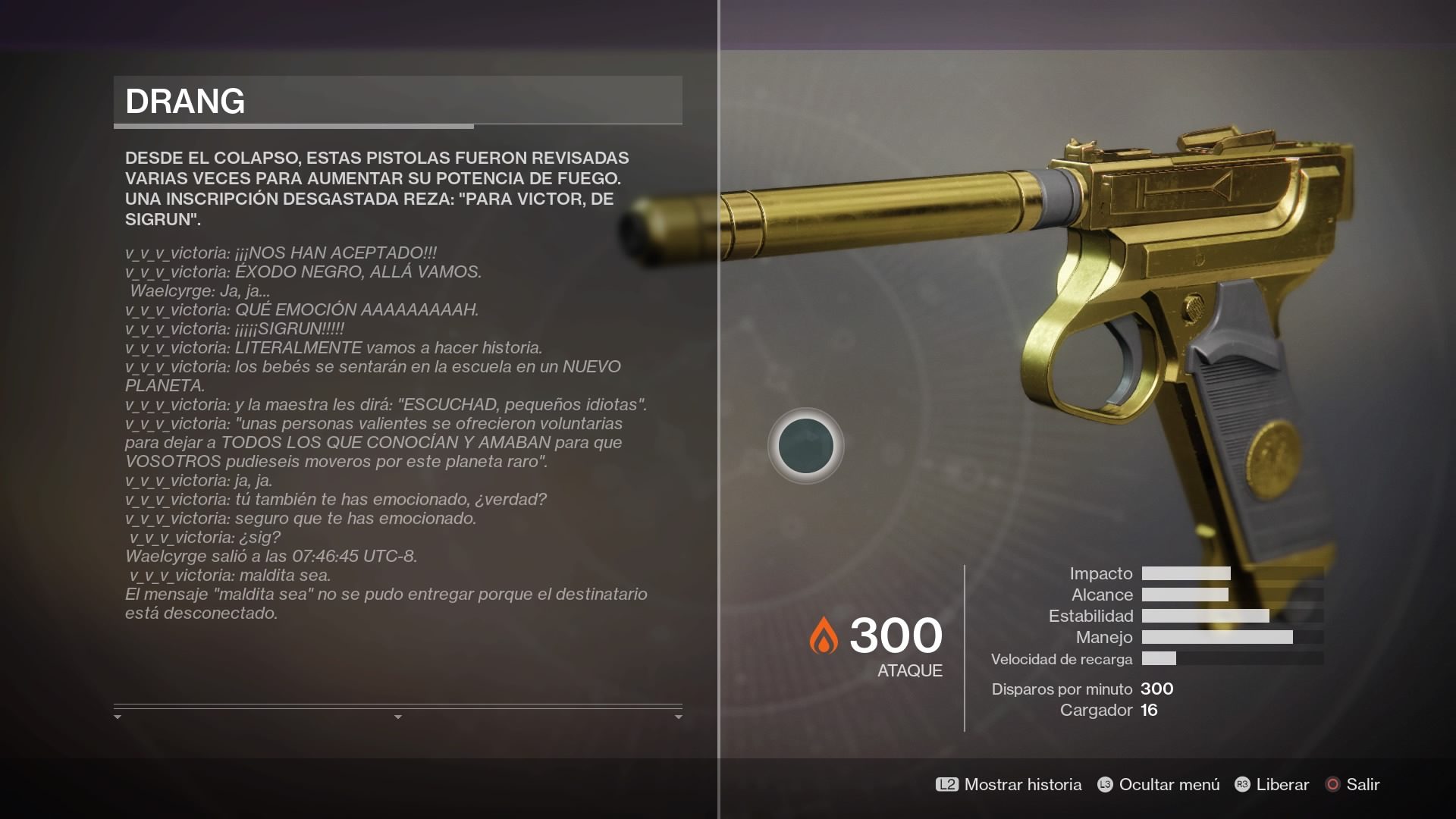Open the leftmost perk column dropdown arrow

(x=118, y=714)
